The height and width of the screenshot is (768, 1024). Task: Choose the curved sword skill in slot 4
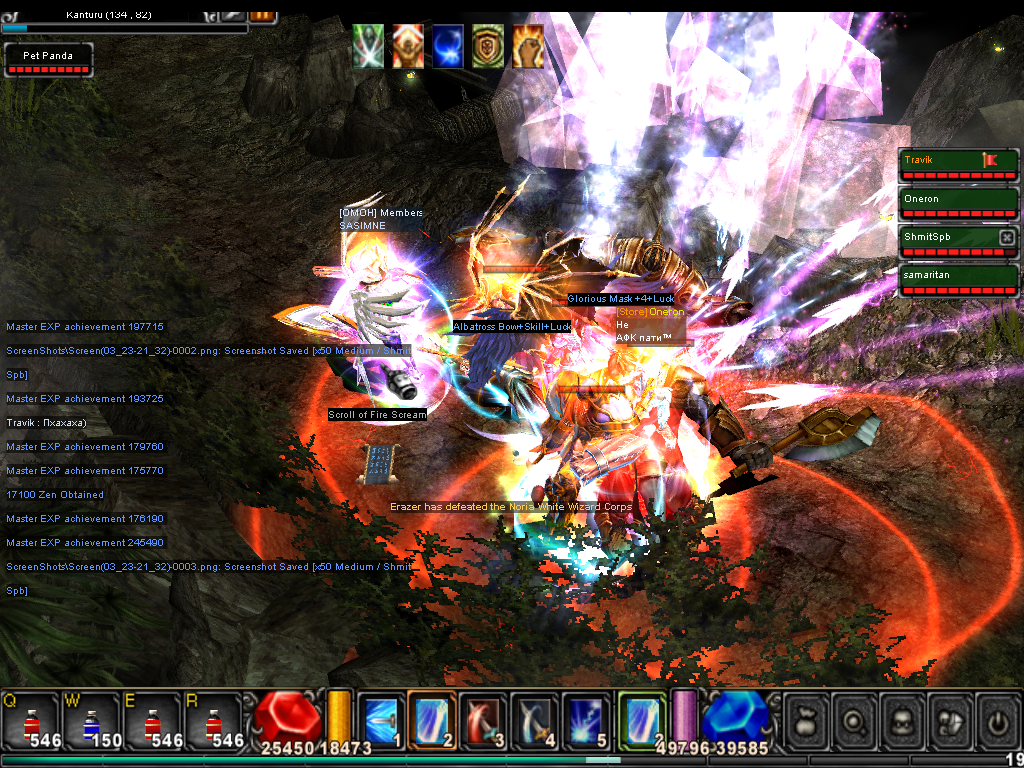[534, 719]
